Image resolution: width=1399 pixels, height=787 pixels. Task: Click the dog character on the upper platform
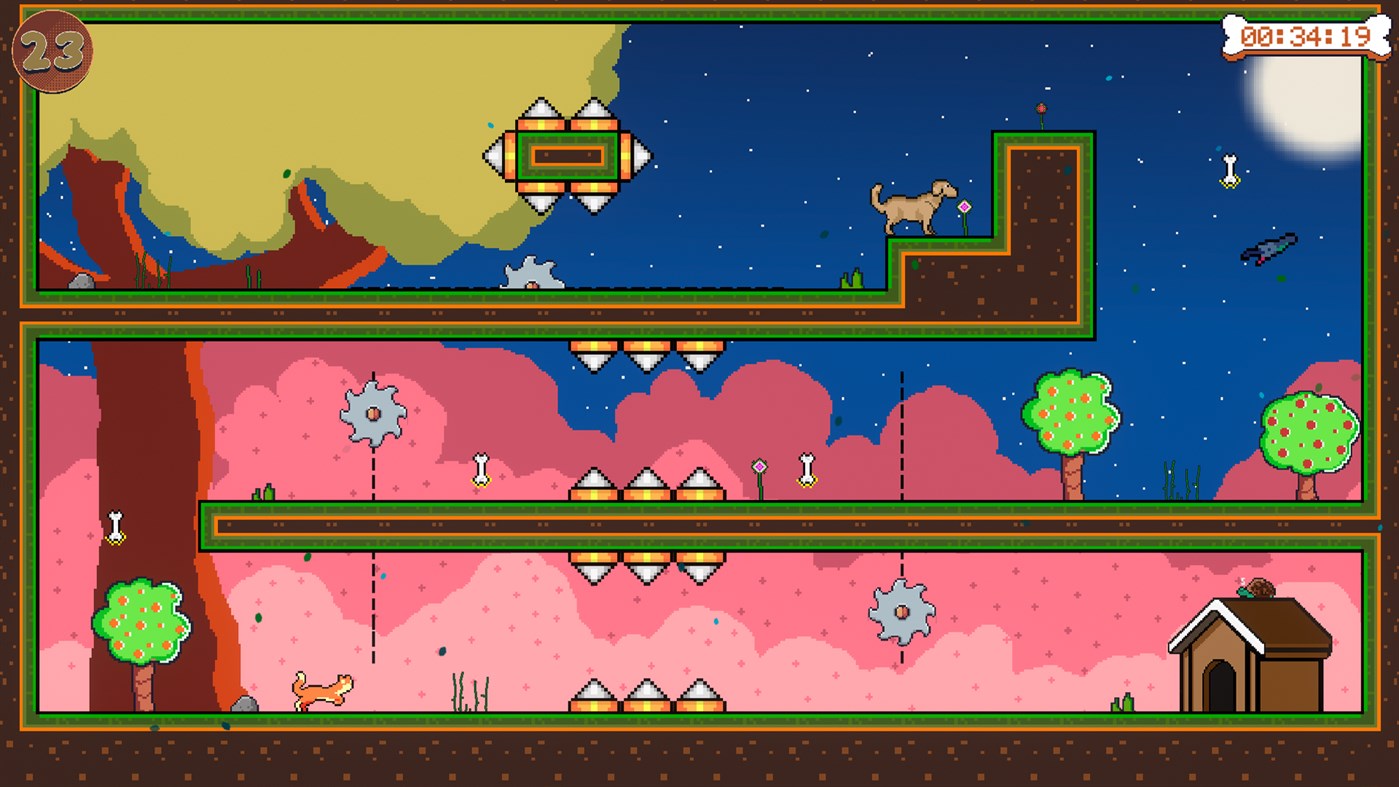pyautogui.click(x=911, y=205)
